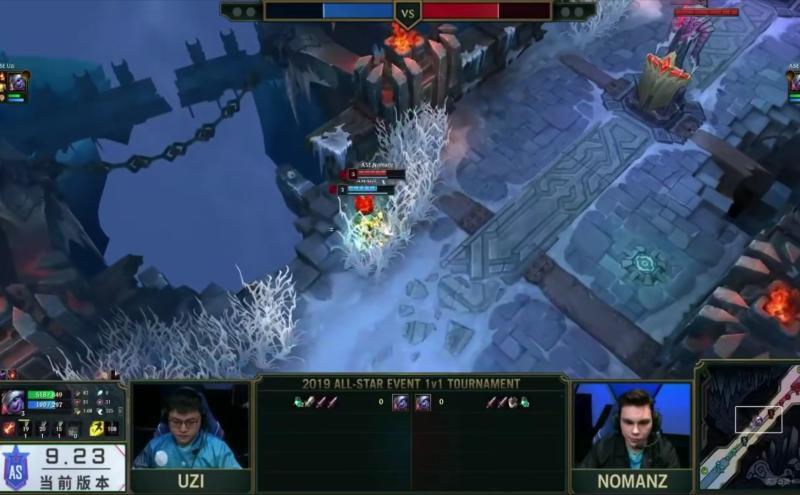Select red champion icon in center scoreboard

[423, 402]
